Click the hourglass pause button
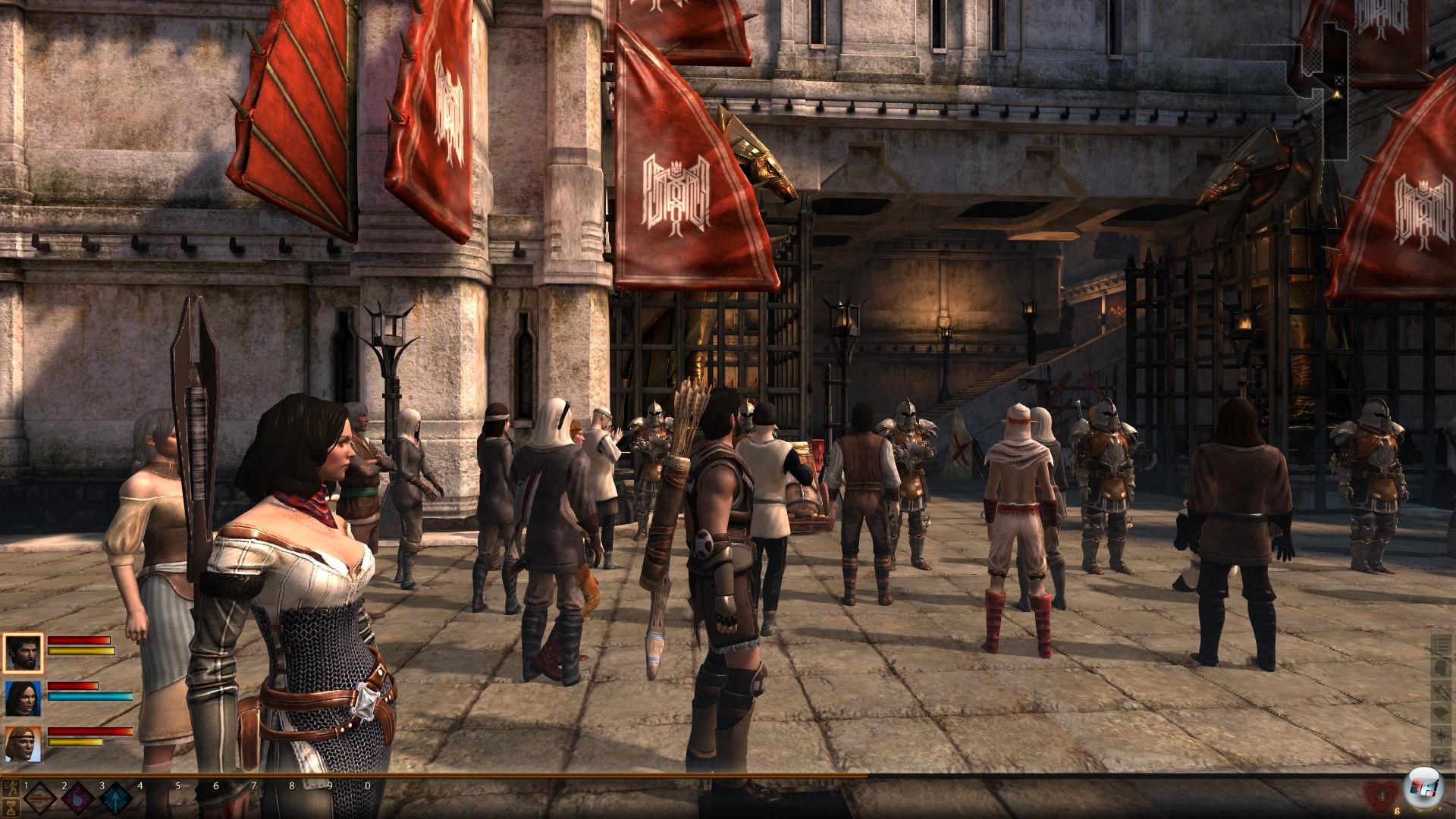This screenshot has height=819, width=1456. click(12, 808)
